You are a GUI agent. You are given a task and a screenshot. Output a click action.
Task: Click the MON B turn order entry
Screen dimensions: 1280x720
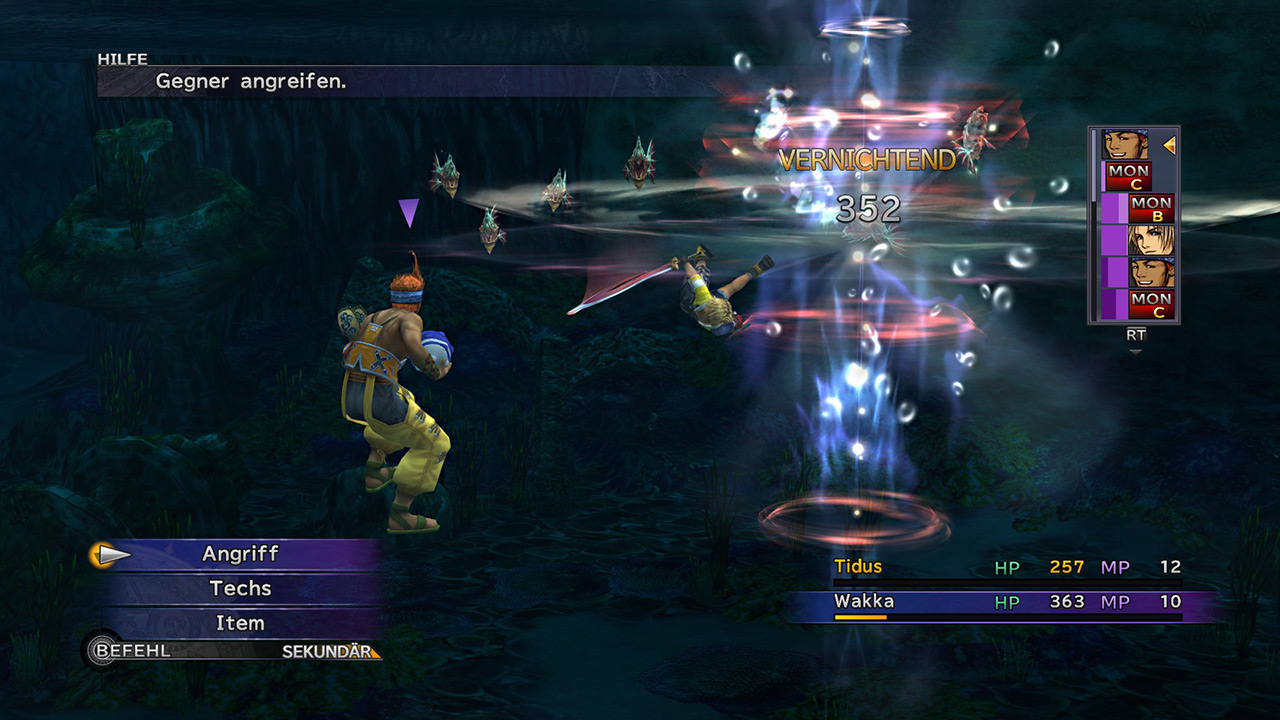(1150, 208)
